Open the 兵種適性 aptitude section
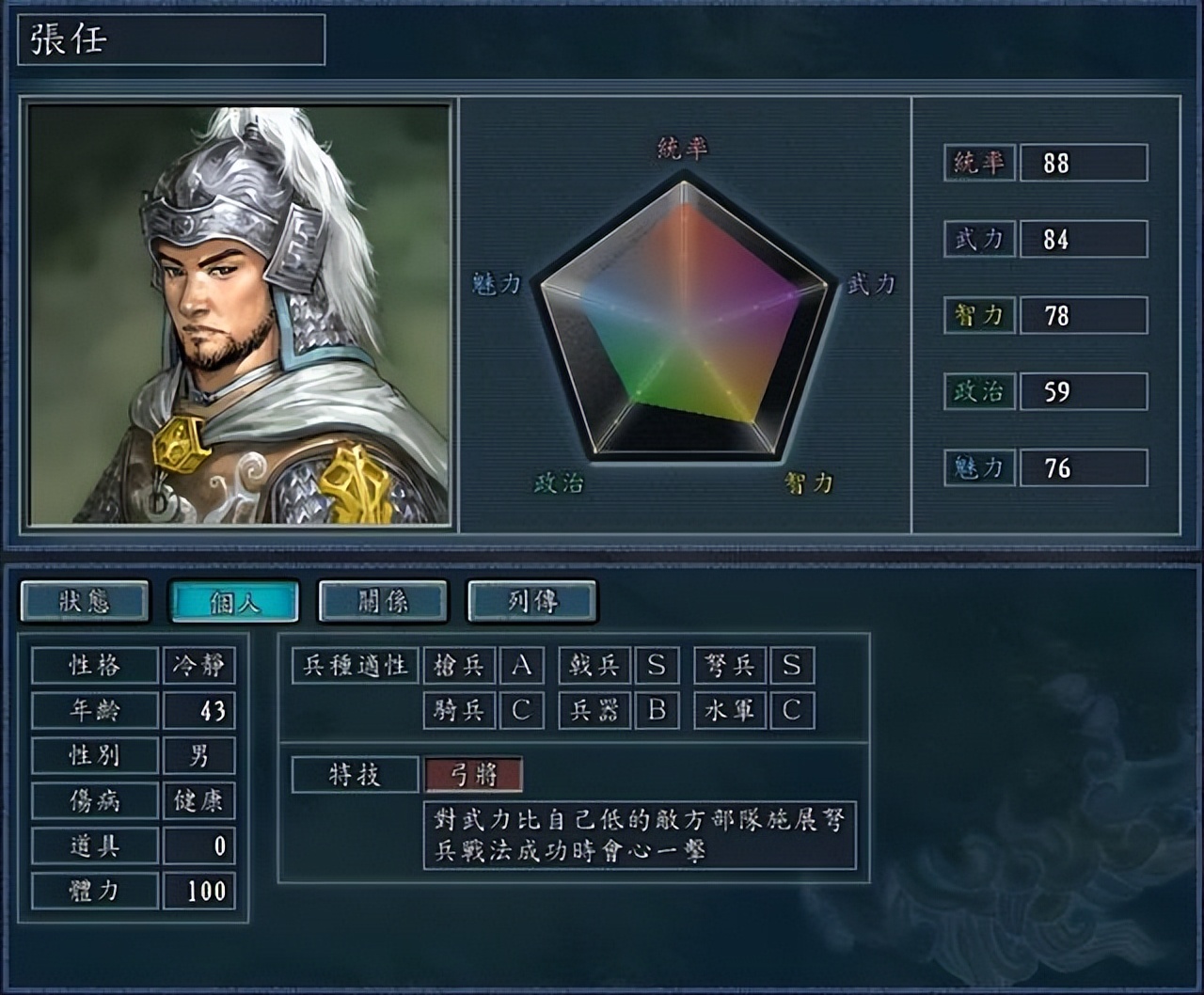 tap(357, 666)
